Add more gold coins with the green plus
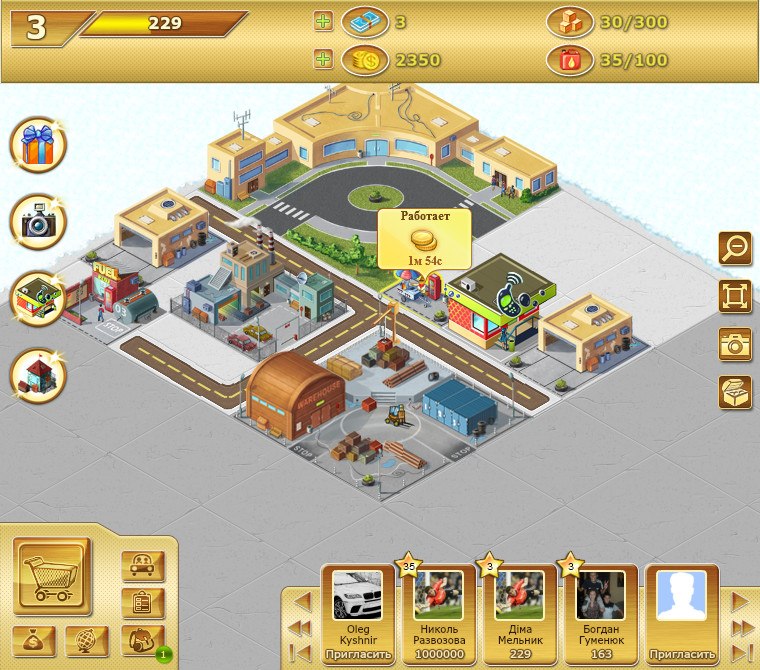This screenshot has width=760, height=670. click(x=323, y=60)
